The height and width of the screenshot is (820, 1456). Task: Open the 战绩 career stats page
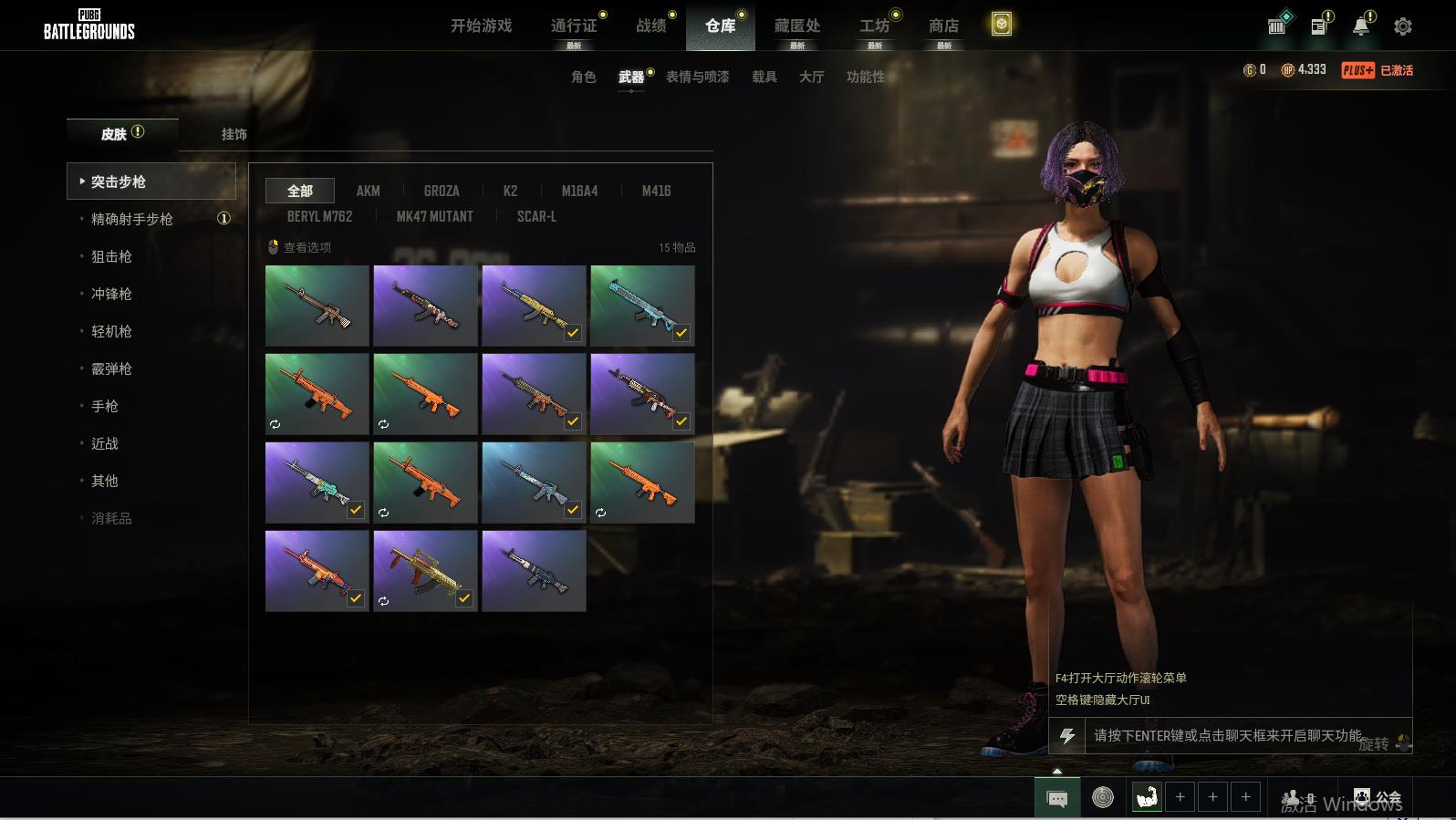point(650,26)
